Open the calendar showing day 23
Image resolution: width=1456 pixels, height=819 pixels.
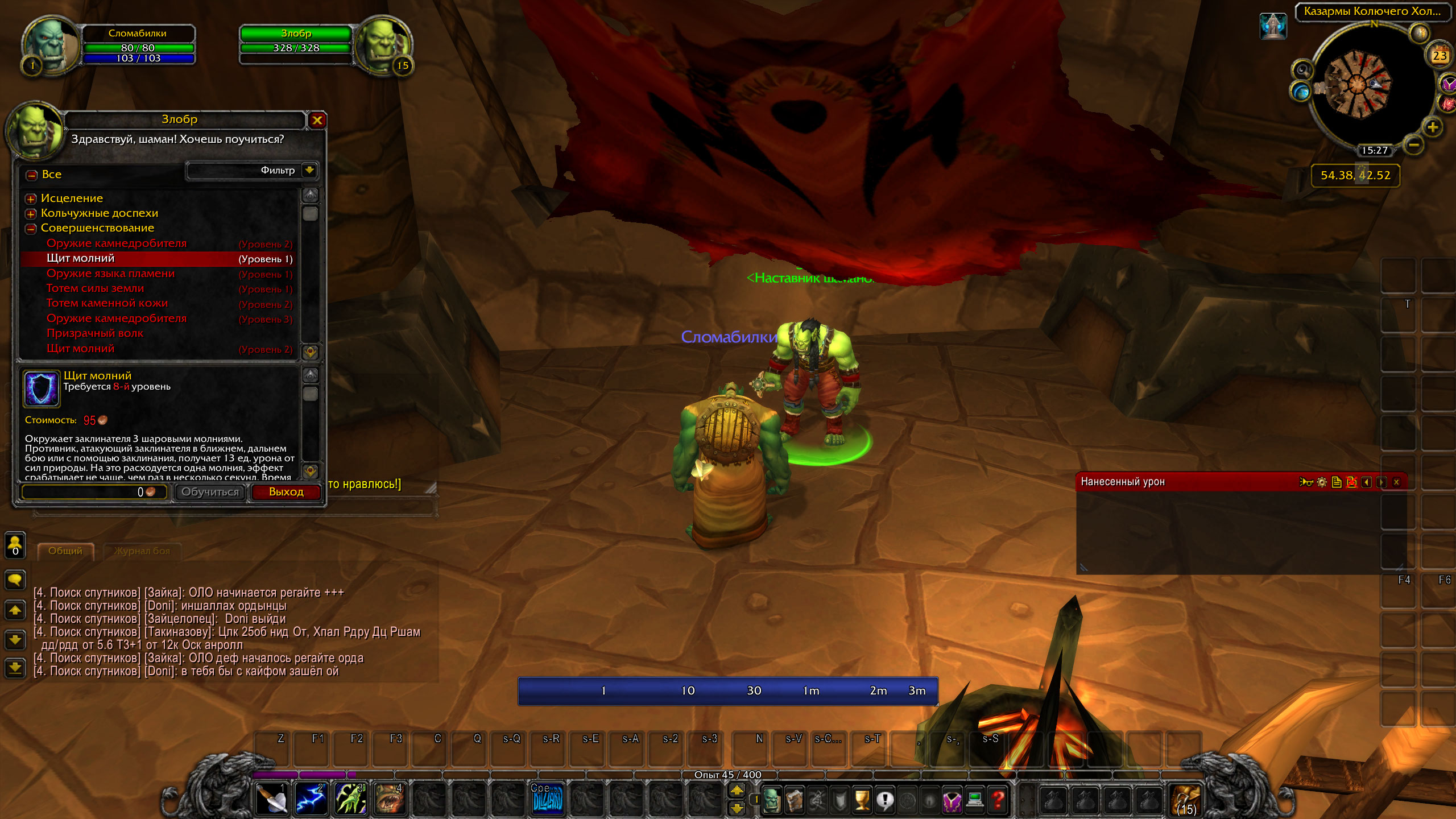[x=1440, y=55]
